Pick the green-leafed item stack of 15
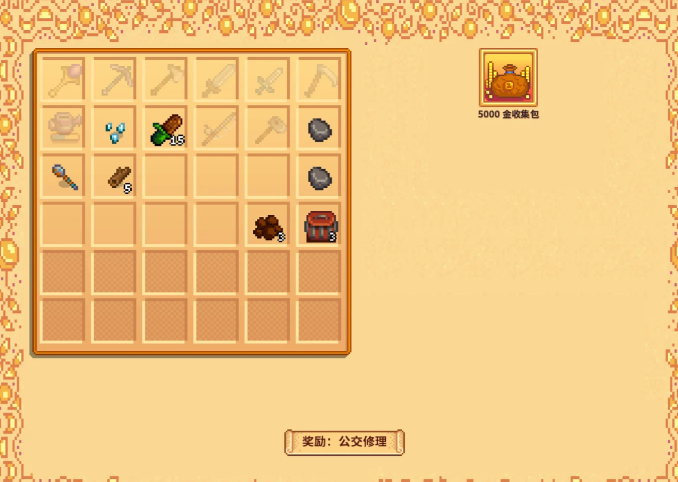The height and width of the screenshot is (482, 678). (167, 129)
